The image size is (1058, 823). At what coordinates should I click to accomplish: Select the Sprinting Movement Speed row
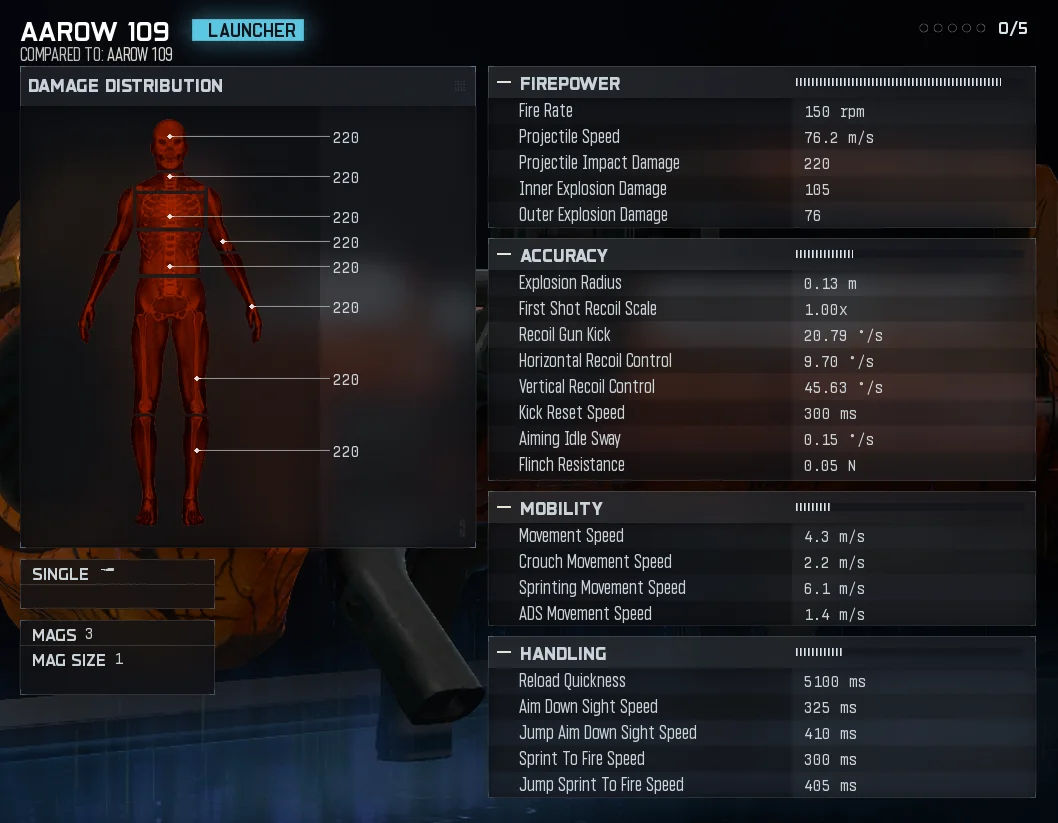tap(760, 588)
